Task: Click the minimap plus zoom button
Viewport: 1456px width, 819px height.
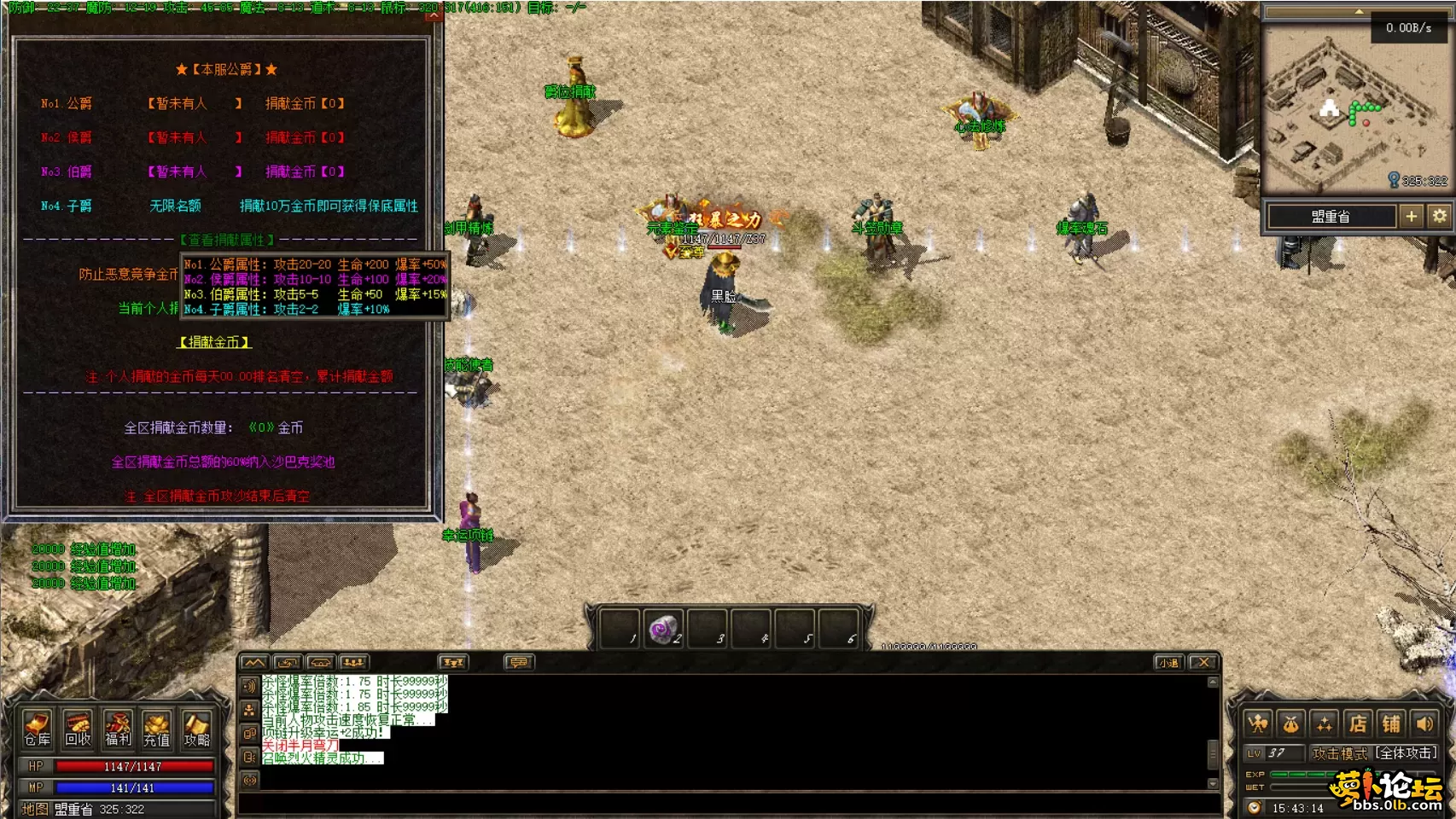Action: click(1412, 217)
